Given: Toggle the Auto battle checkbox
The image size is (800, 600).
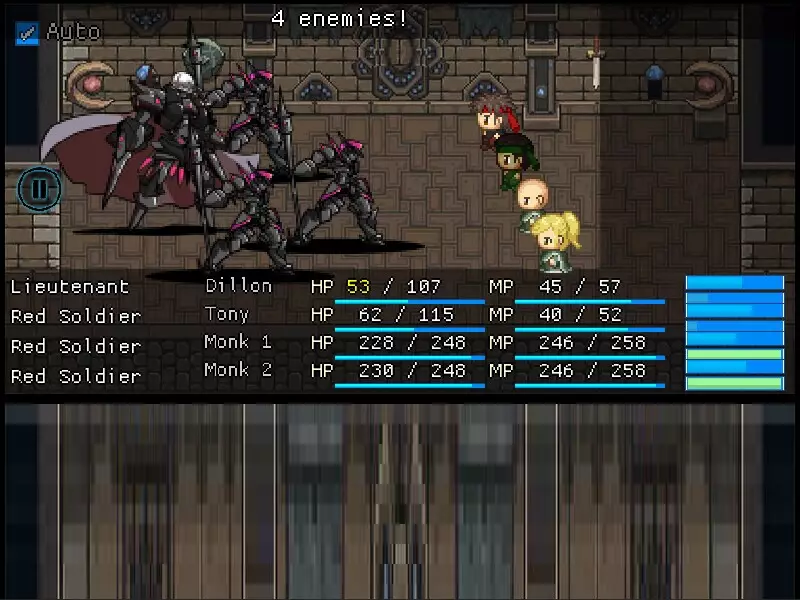Looking at the screenshot, I should [x=27, y=33].
